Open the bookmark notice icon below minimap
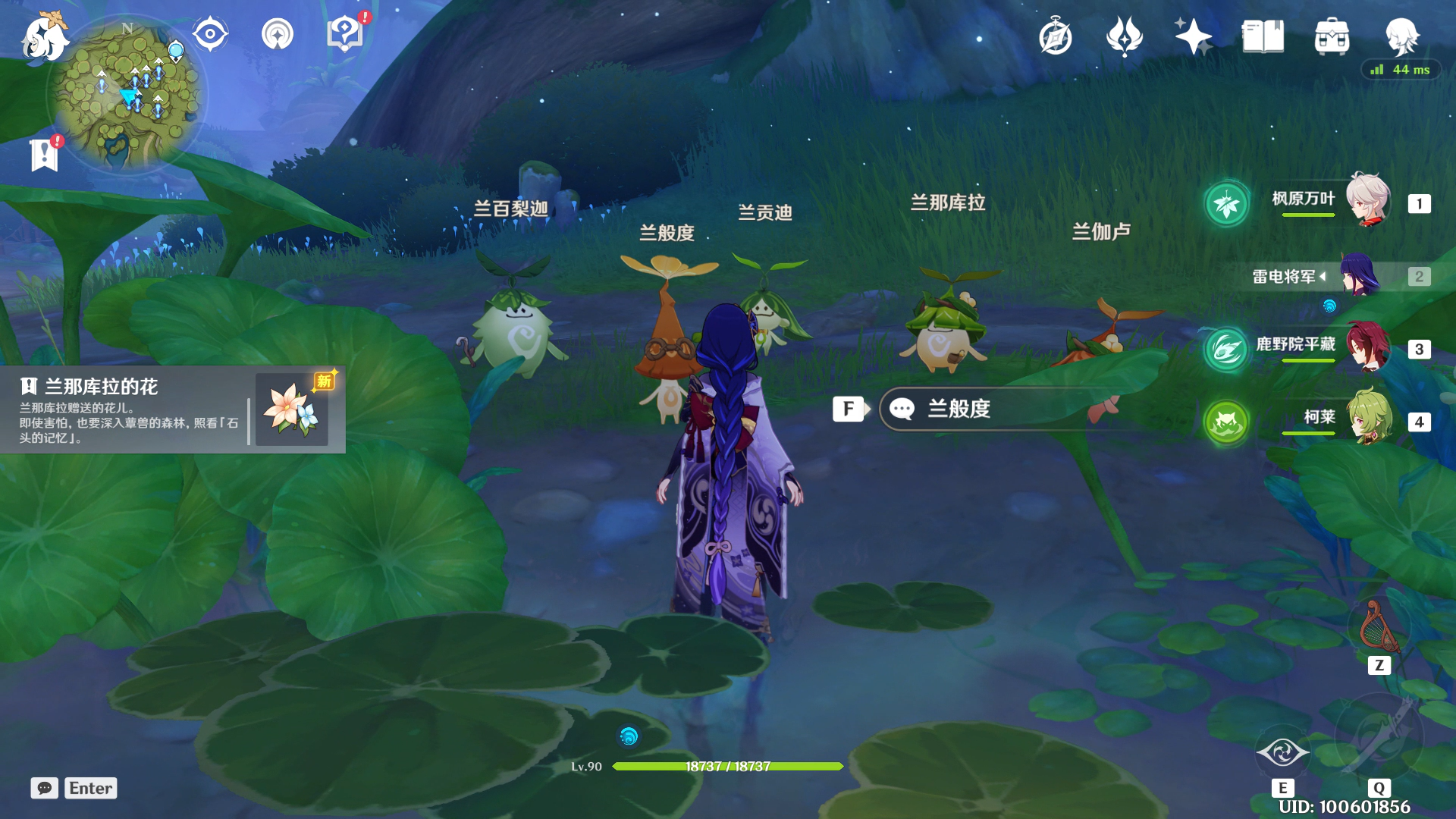This screenshot has height=819, width=1456. (45, 155)
